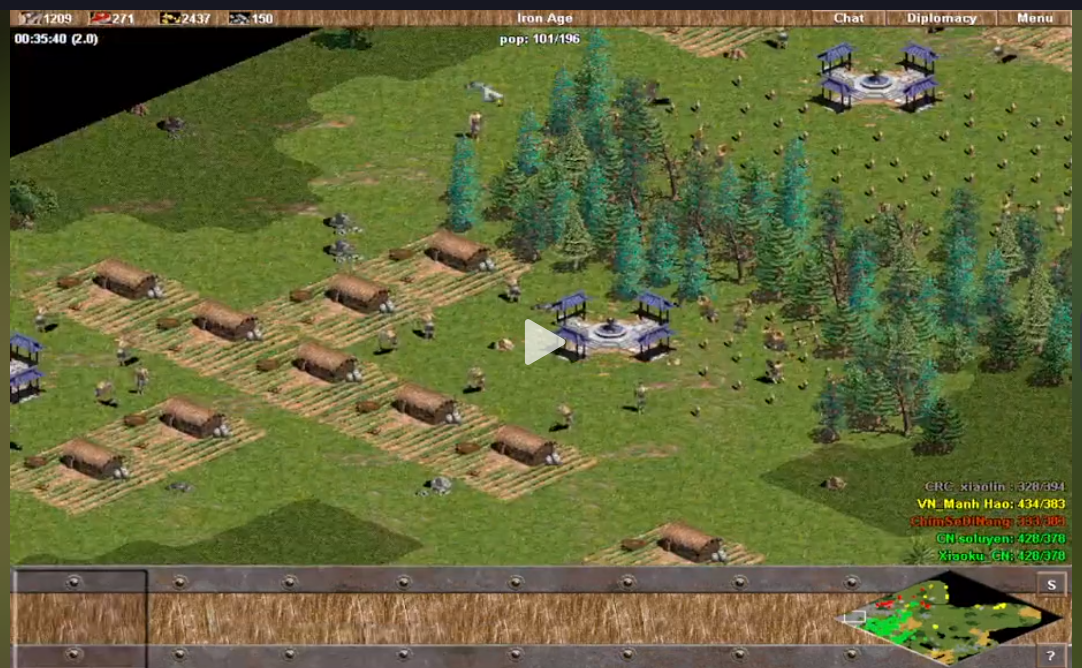1082x668 pixels.
Task: Open the game Menu
Action: pos(1035,18)
